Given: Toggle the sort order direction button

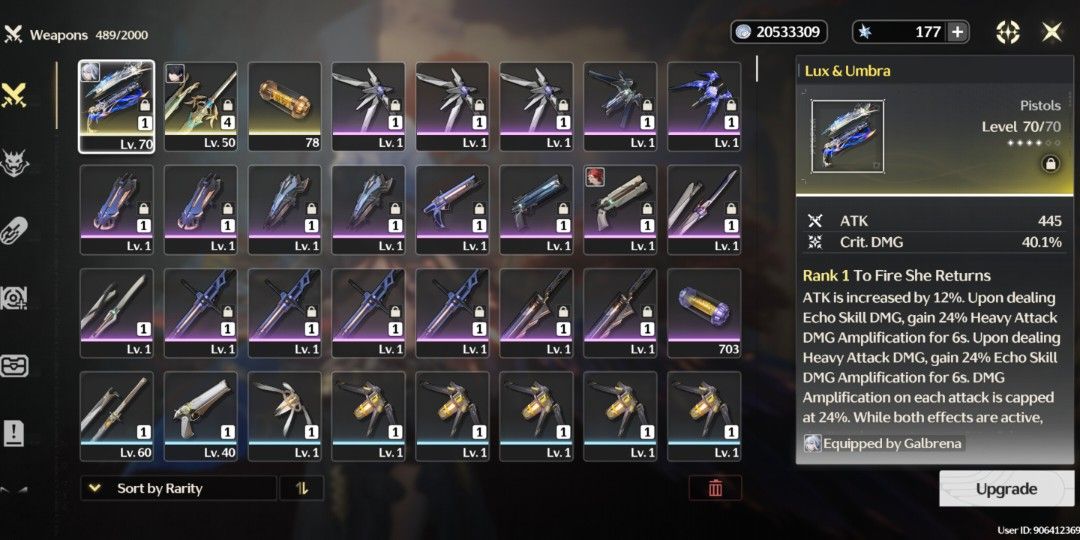Looking at the screenshot, I should point(301,488).
